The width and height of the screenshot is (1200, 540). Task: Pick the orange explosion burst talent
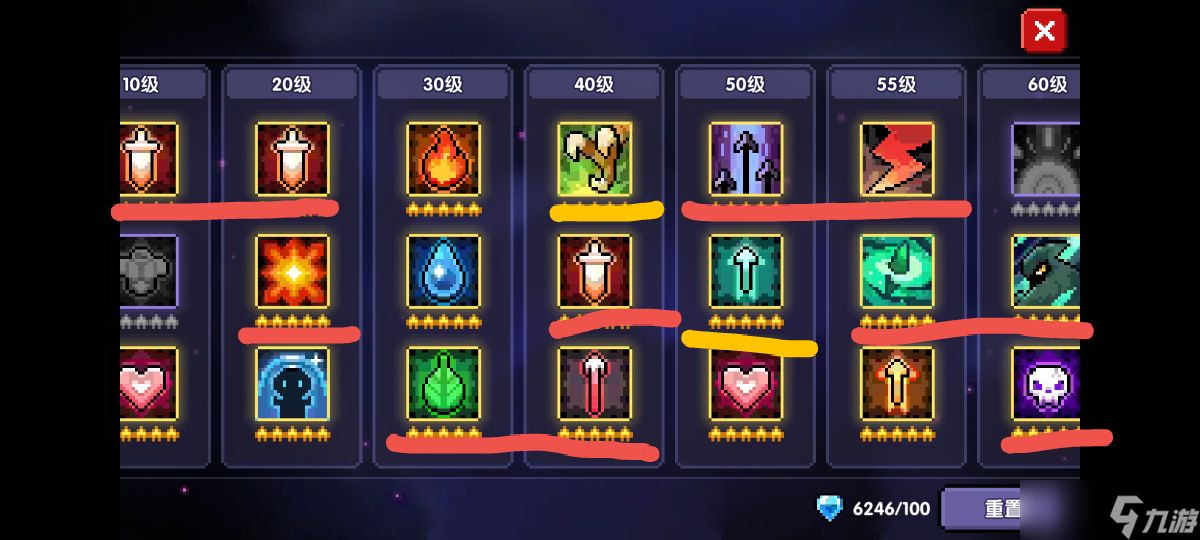(292, 271)
